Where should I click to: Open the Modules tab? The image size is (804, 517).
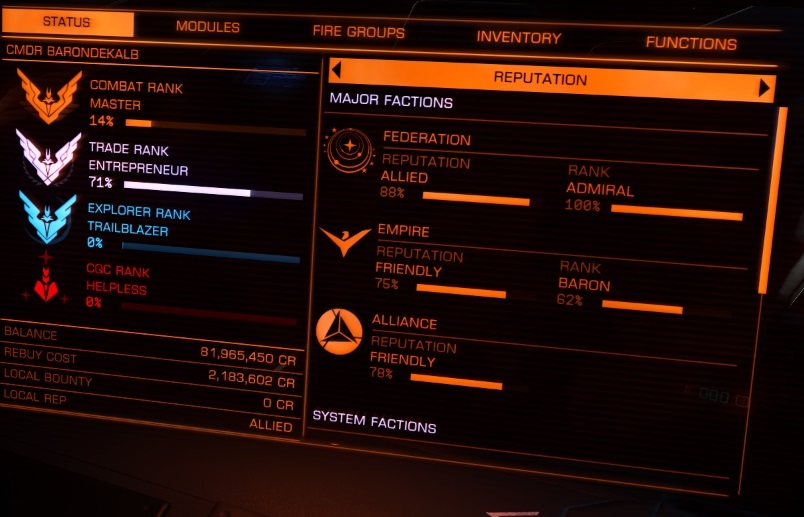click(207, 27)
